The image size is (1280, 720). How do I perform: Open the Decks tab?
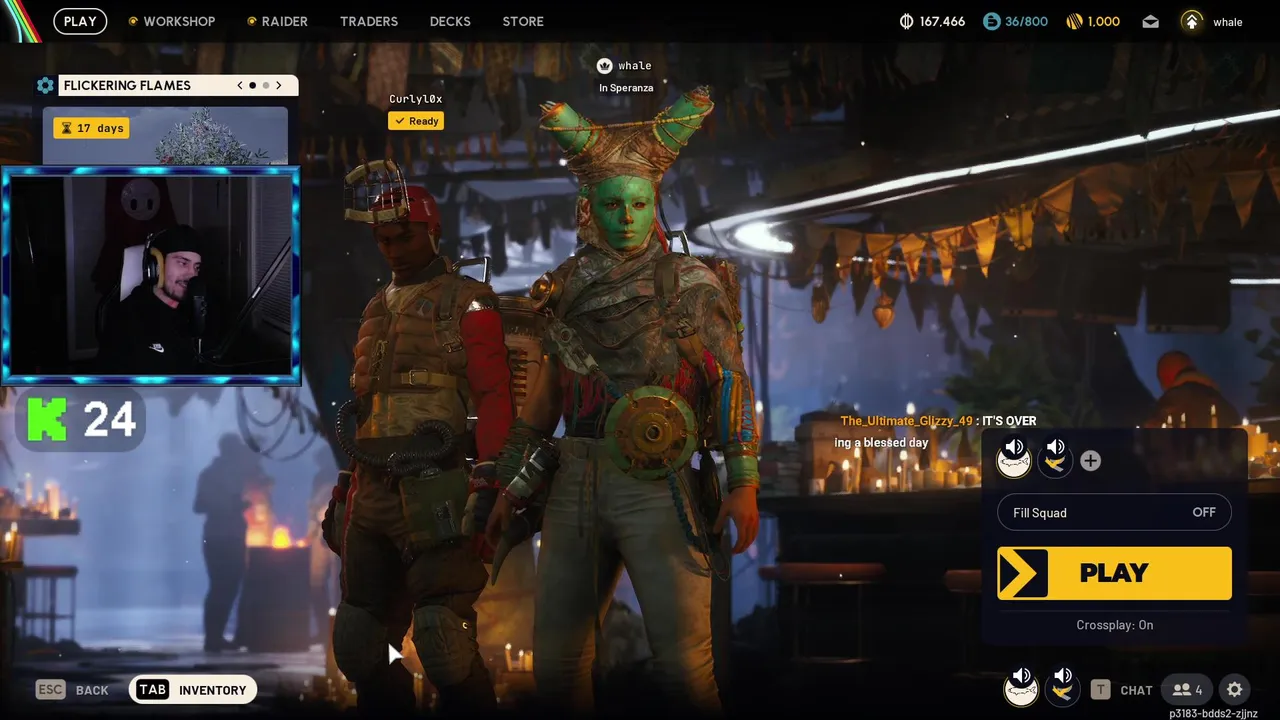coord(450,21)
